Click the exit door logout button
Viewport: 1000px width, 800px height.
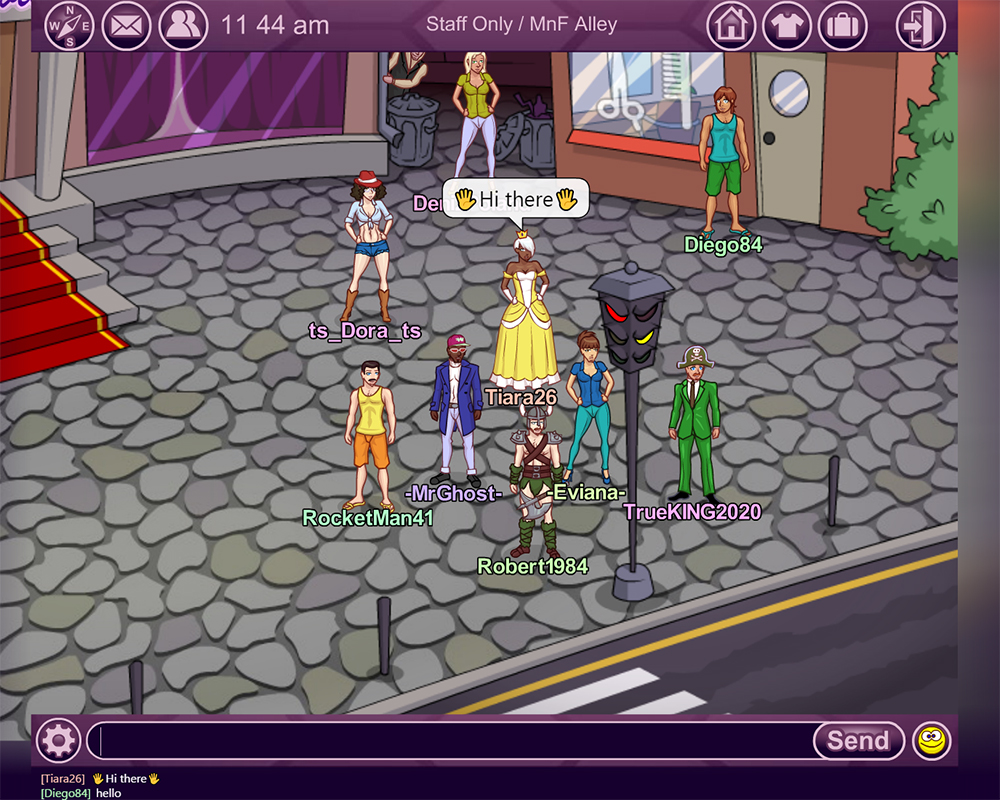920,25
